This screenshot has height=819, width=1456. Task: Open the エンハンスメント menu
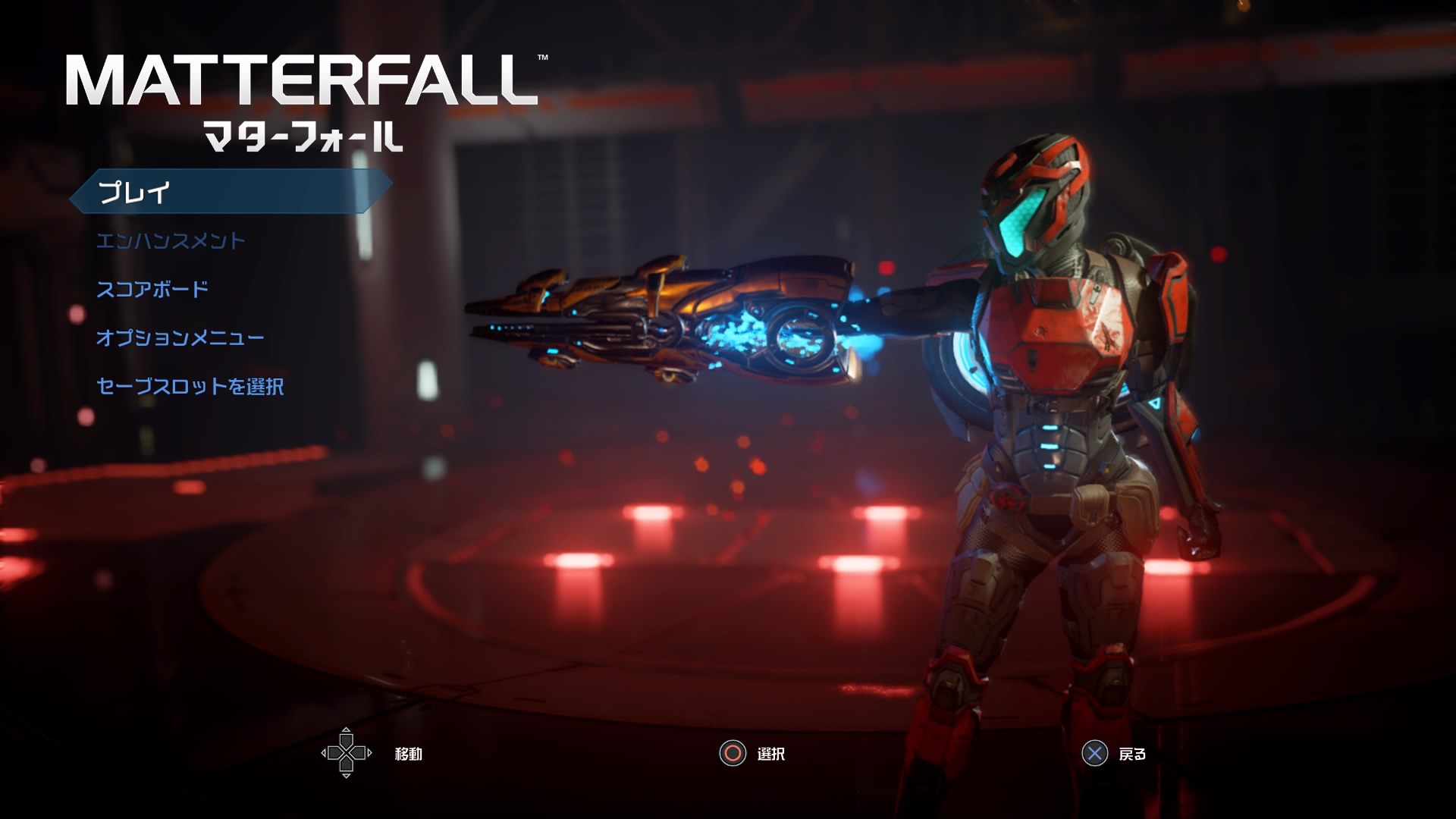[171, 241]
